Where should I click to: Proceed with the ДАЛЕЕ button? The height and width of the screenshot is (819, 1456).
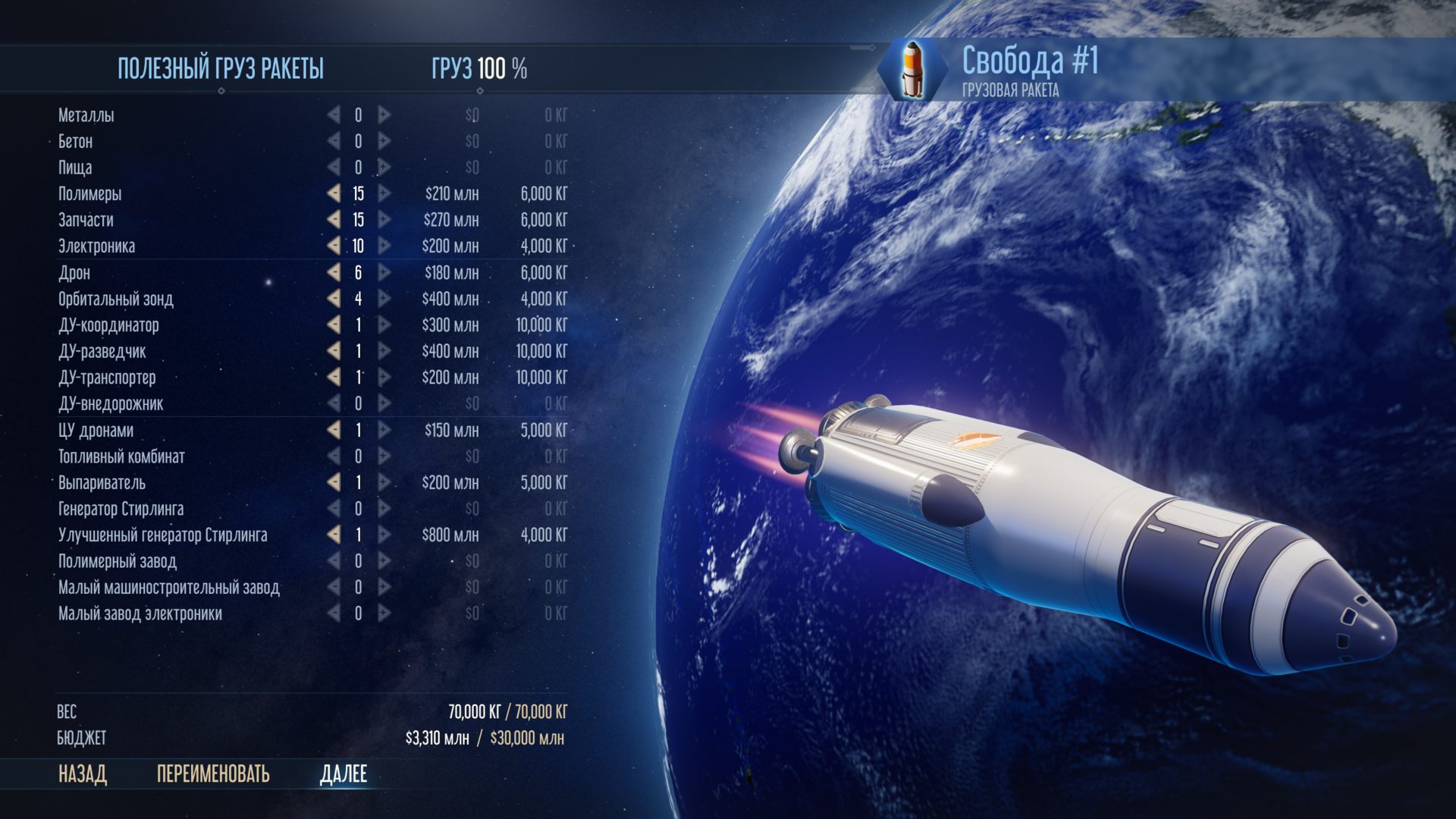click(x=344, y=773)
